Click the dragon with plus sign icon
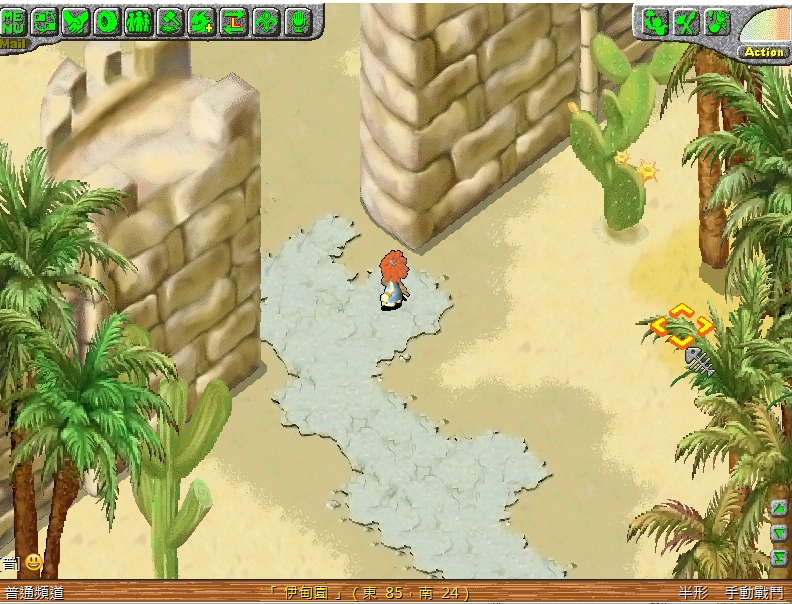Viewport: 792px width, 604px height. [x=201, y=21]
